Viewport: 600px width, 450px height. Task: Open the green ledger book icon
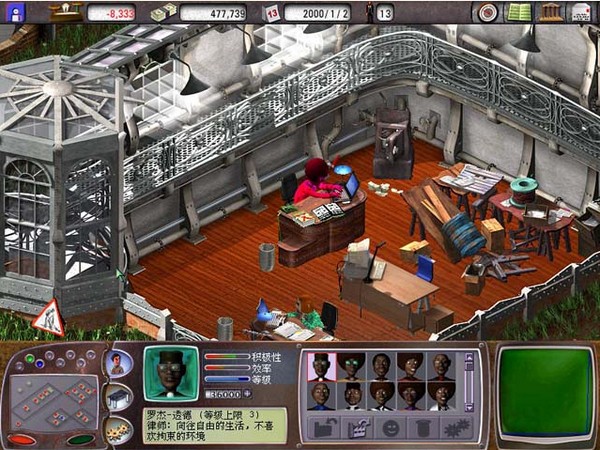[x=518, y=12]
